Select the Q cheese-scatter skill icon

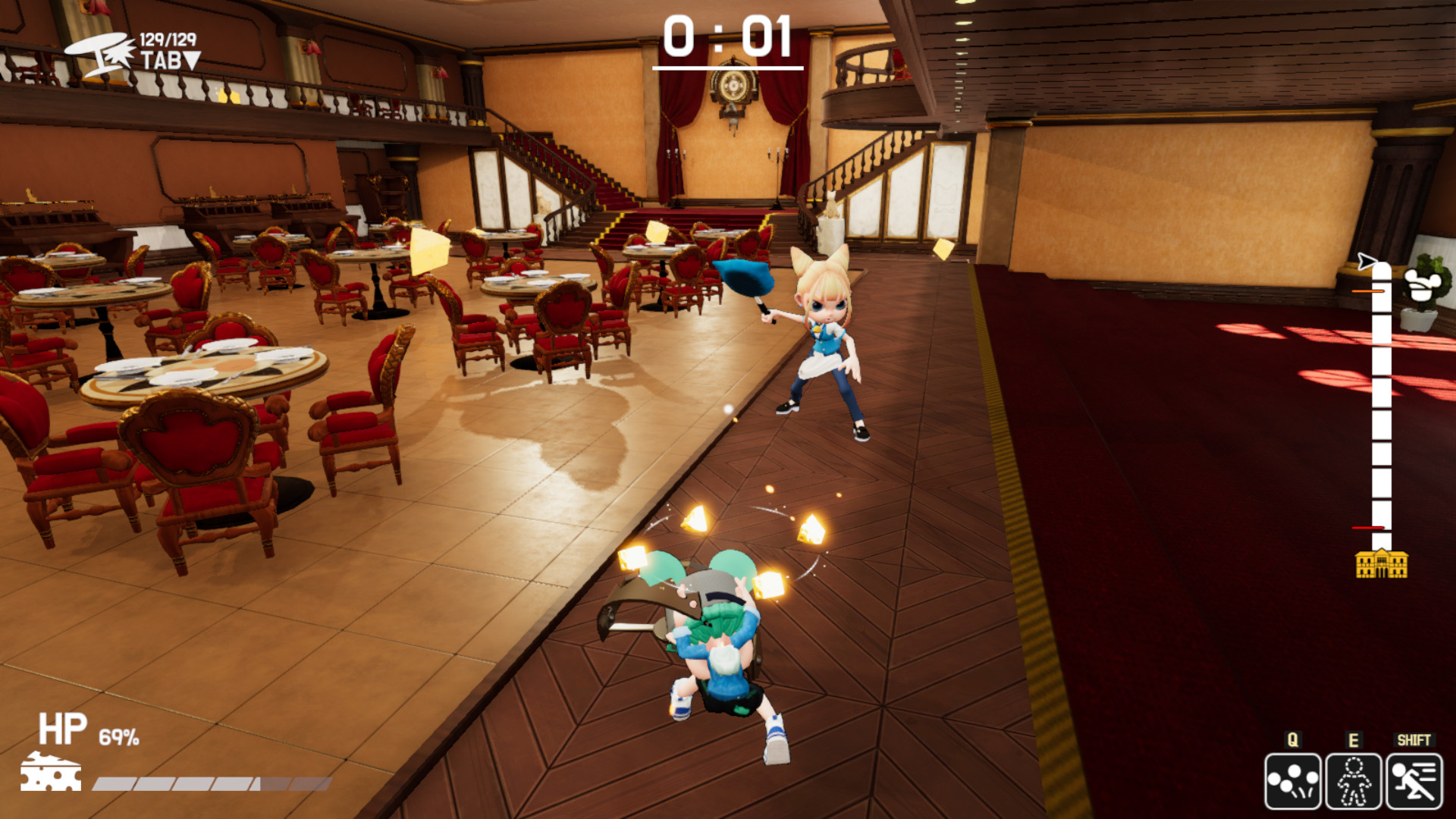click(x=1294, y=783)
